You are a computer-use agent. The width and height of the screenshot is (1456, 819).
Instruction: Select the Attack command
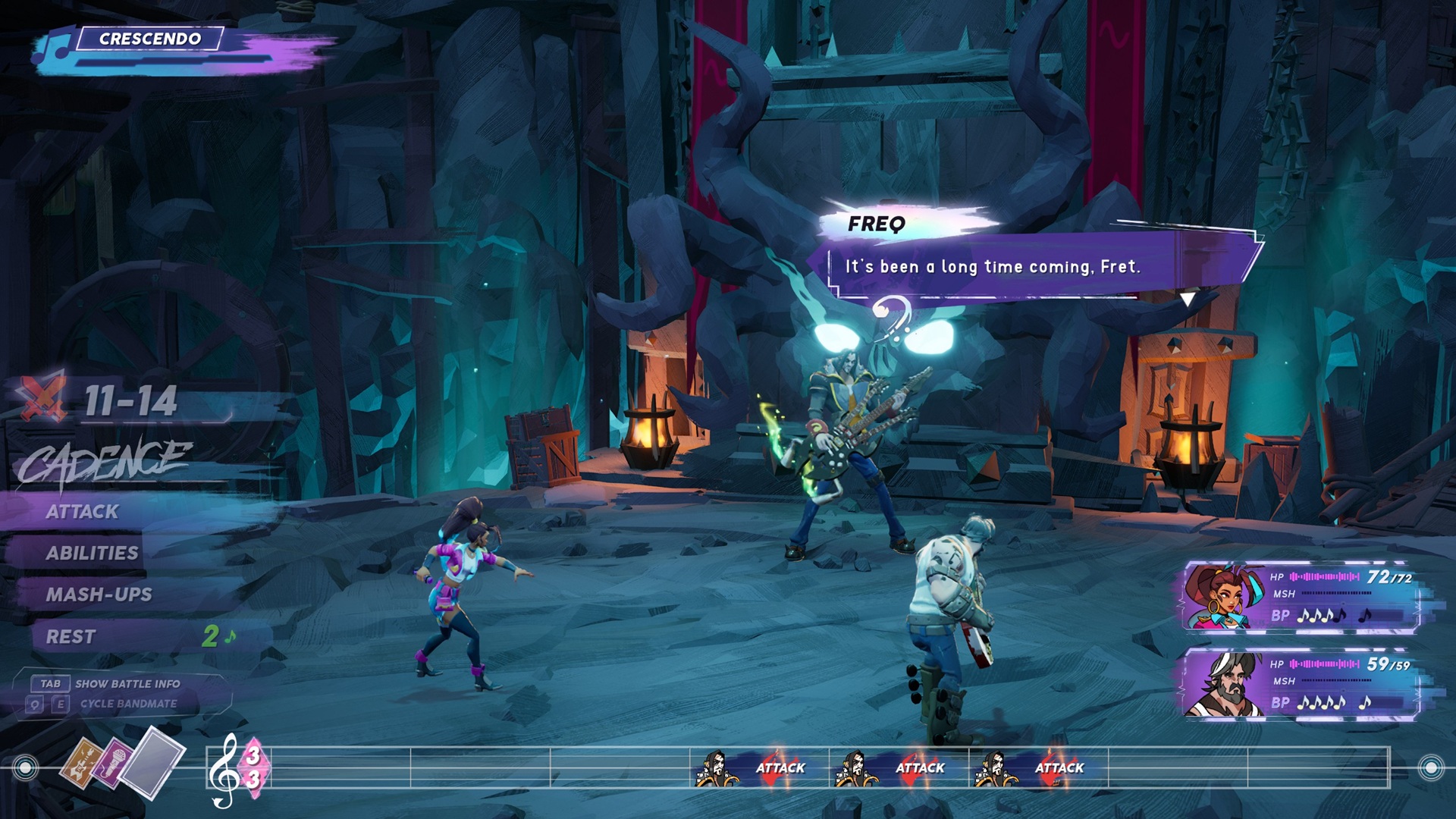point(83,512)
